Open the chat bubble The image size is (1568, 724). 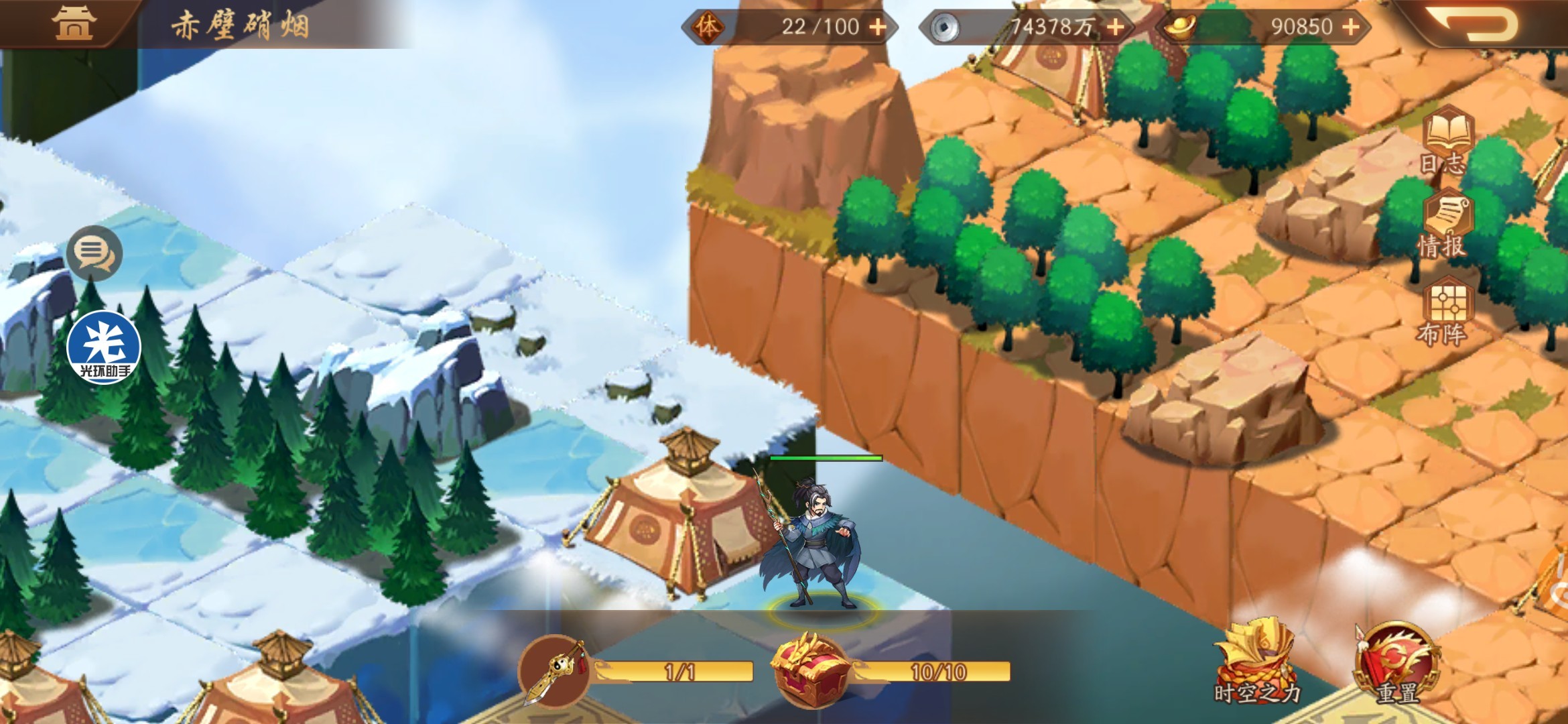click(94, 253)
